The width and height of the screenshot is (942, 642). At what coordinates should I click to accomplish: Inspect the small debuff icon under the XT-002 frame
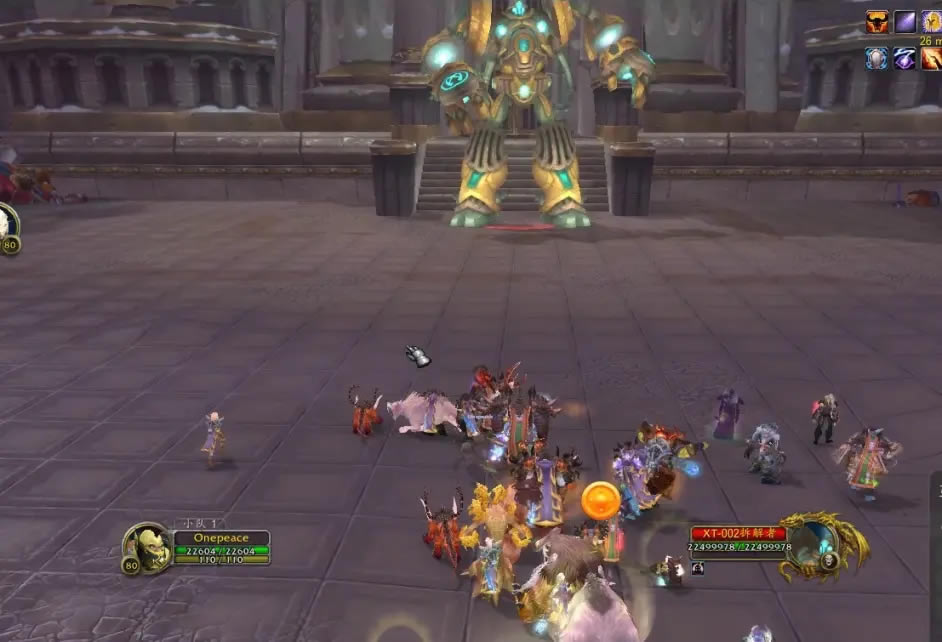[697, 568]
